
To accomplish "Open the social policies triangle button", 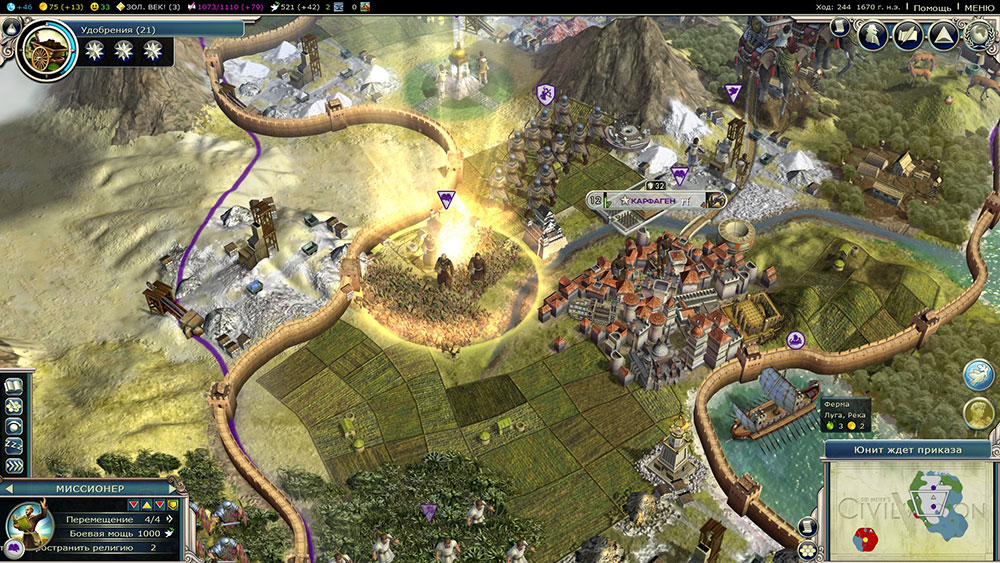I will tap(941, 35).
